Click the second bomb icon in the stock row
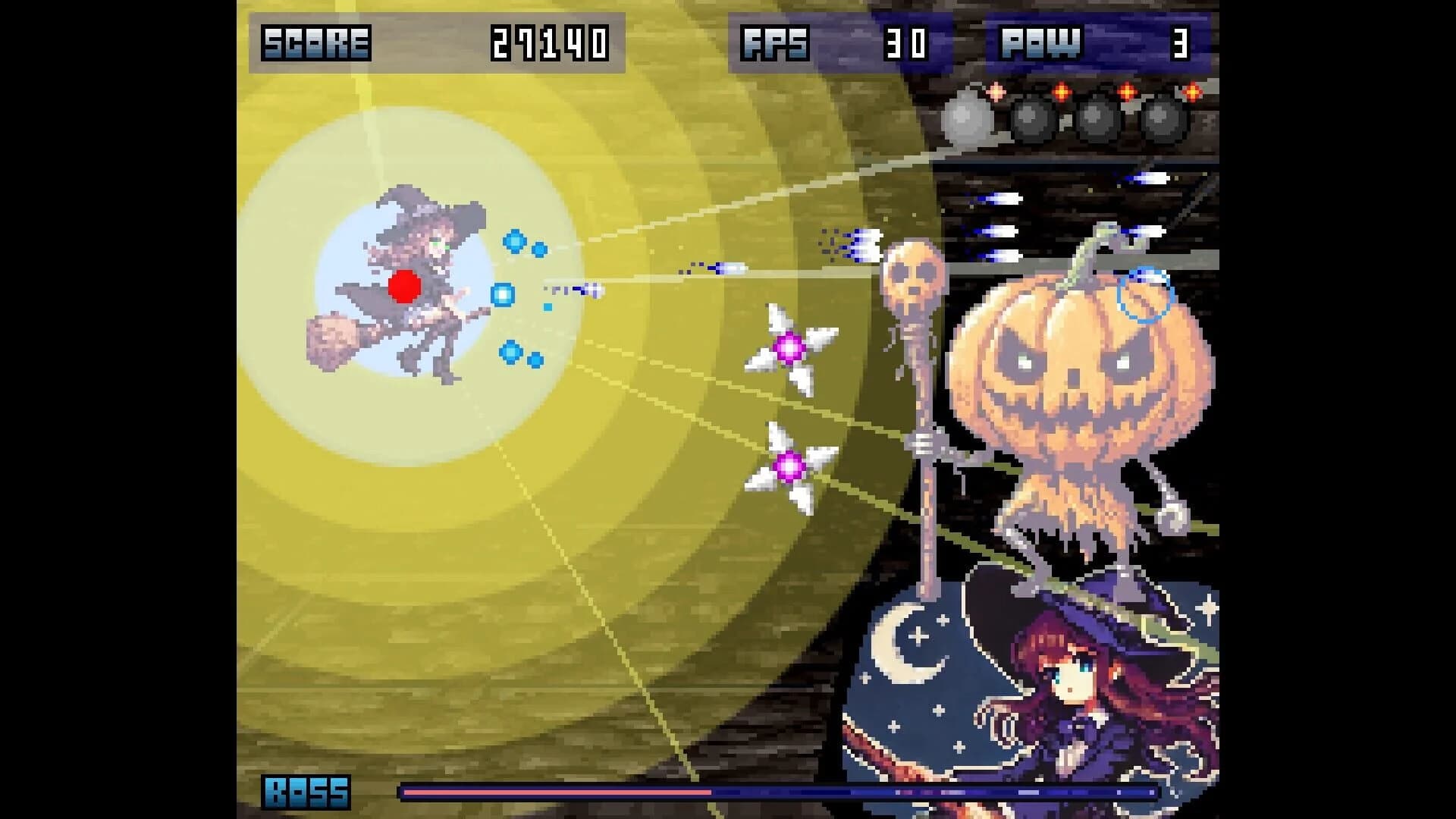Viewport: 1456px width, 819px height. pyautogui.click(x=1031, y=118)
